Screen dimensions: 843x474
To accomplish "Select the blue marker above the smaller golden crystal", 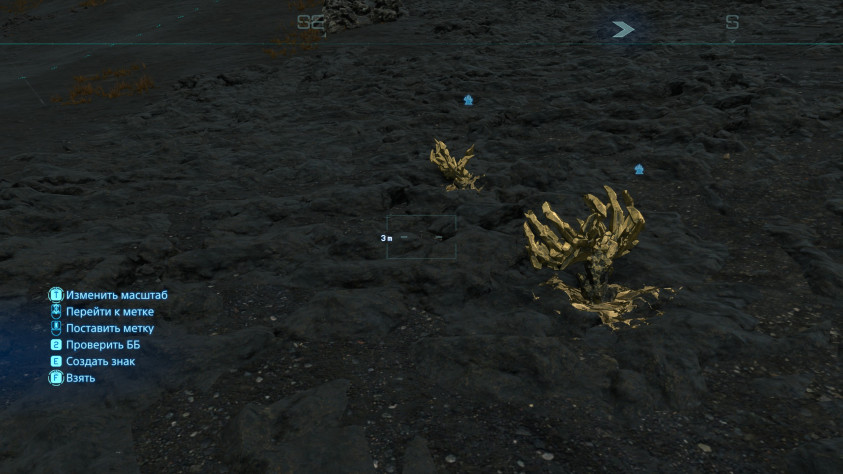I will [x=468, y=100].
